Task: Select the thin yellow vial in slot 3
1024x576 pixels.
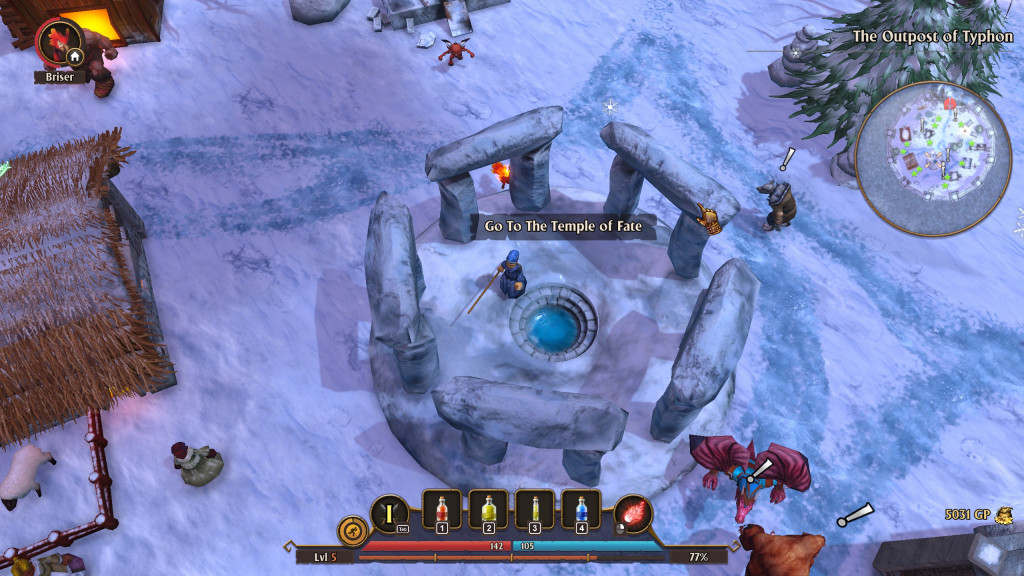Action: (x=534, y=510)
